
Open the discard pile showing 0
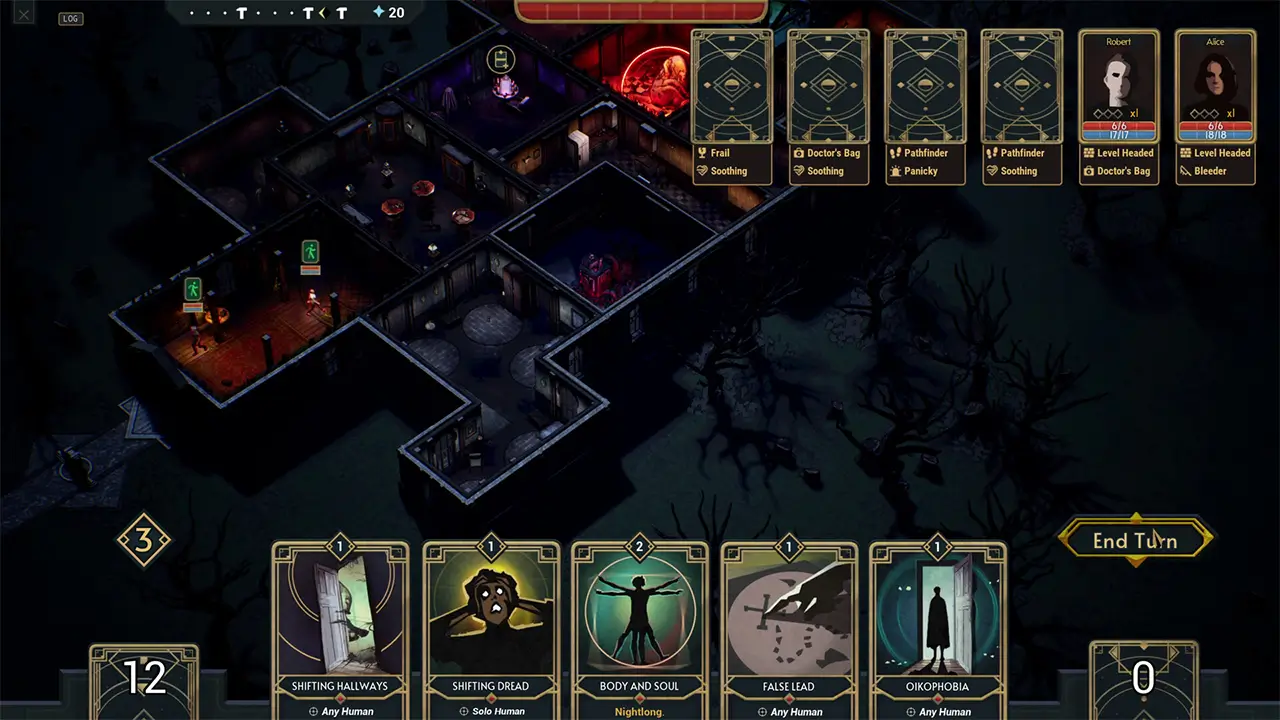click(1142, 680)
